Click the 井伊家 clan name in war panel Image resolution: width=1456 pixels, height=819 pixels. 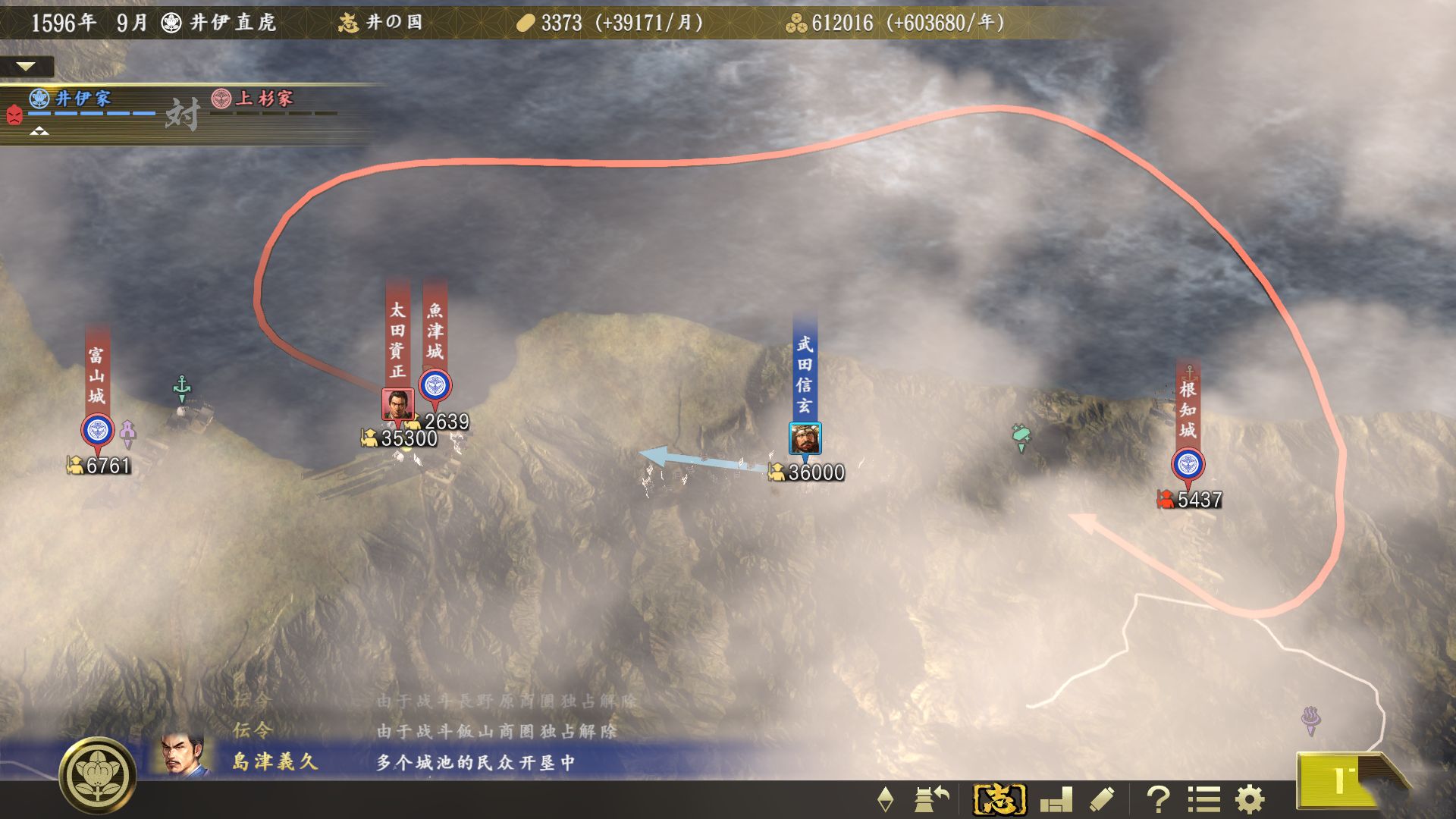coord(83,99)
